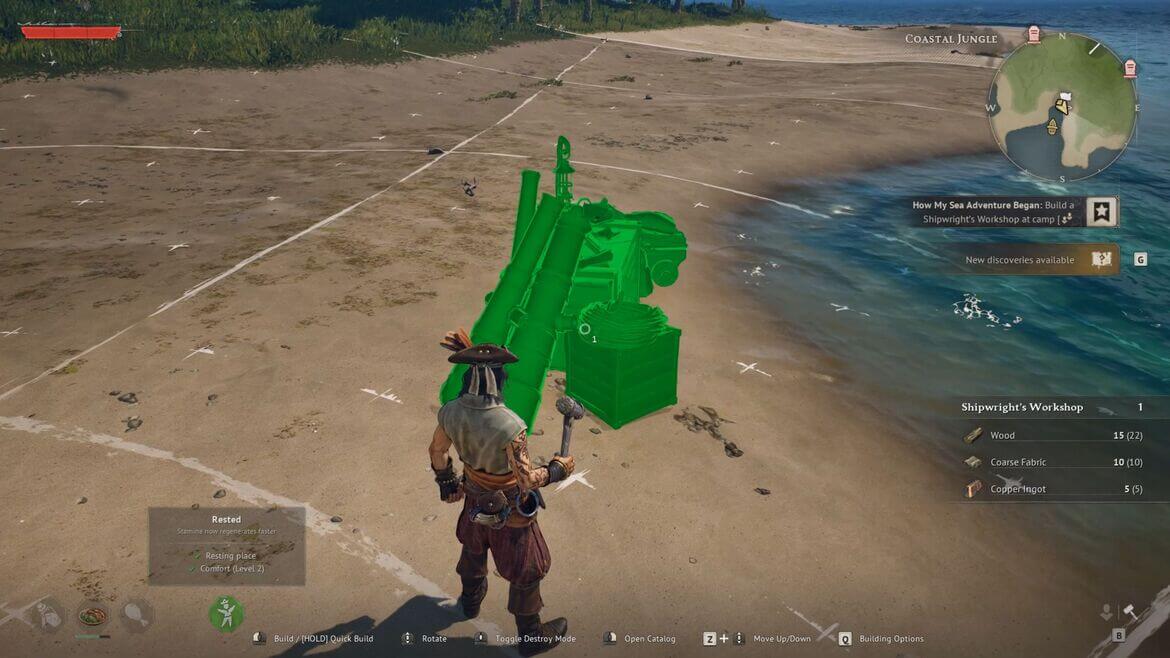1170x658 pixels.
Task: Click the quest star banner icon
Action: point(1101,211)
